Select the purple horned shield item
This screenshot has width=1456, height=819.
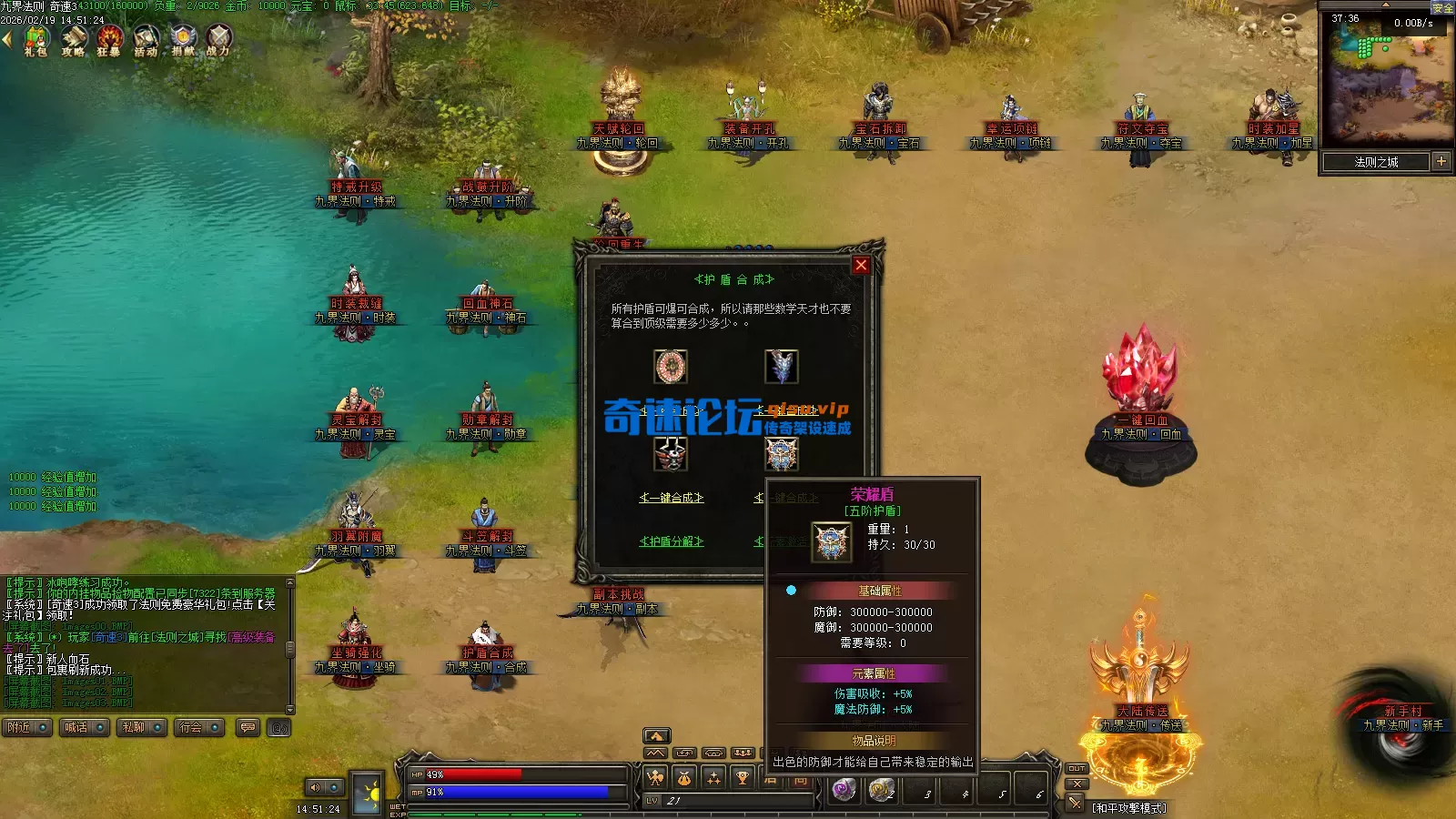(781, 366)
